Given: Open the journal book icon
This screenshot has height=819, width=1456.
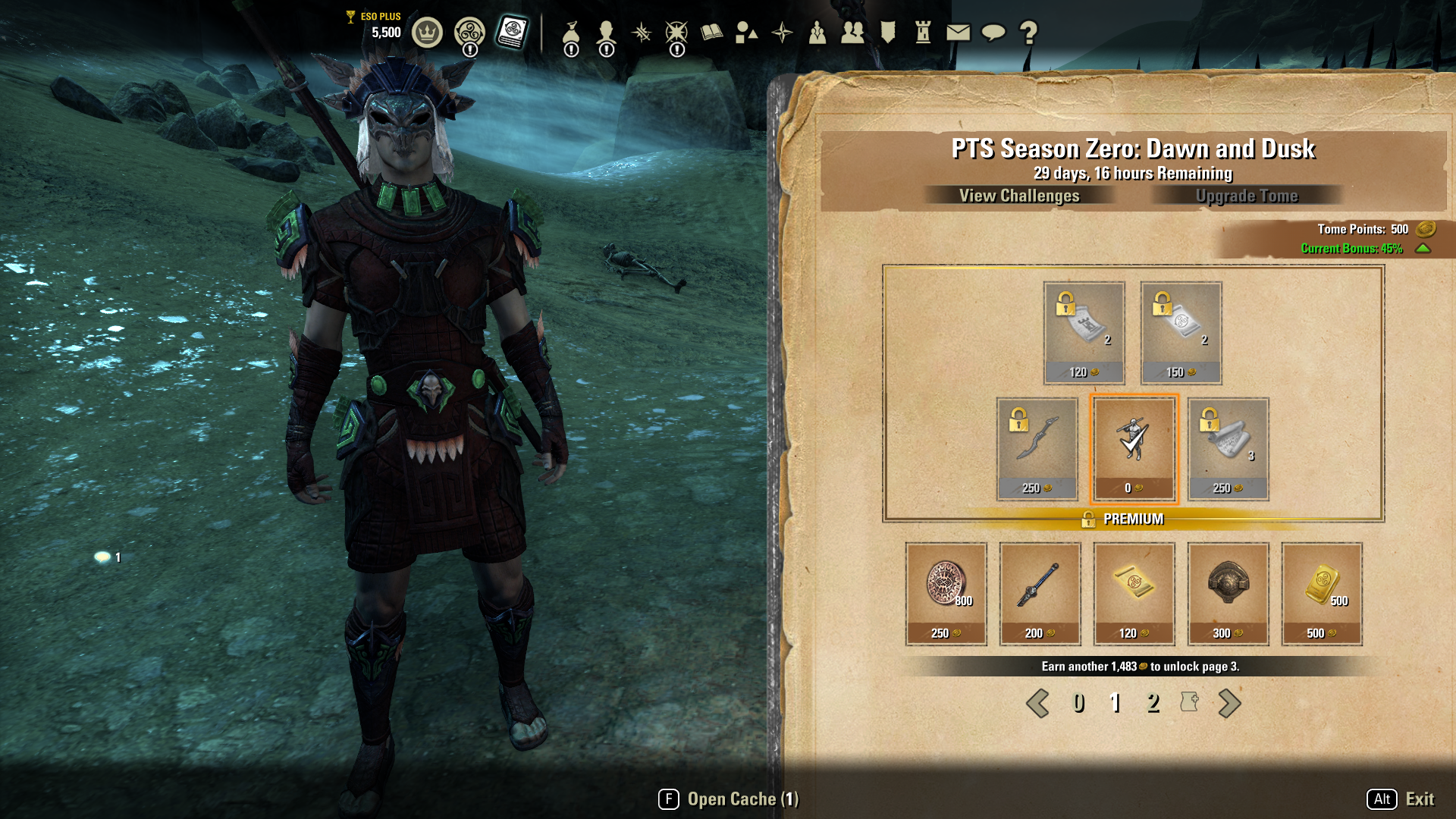Looking at the screenshot, I should click(711, 32).
